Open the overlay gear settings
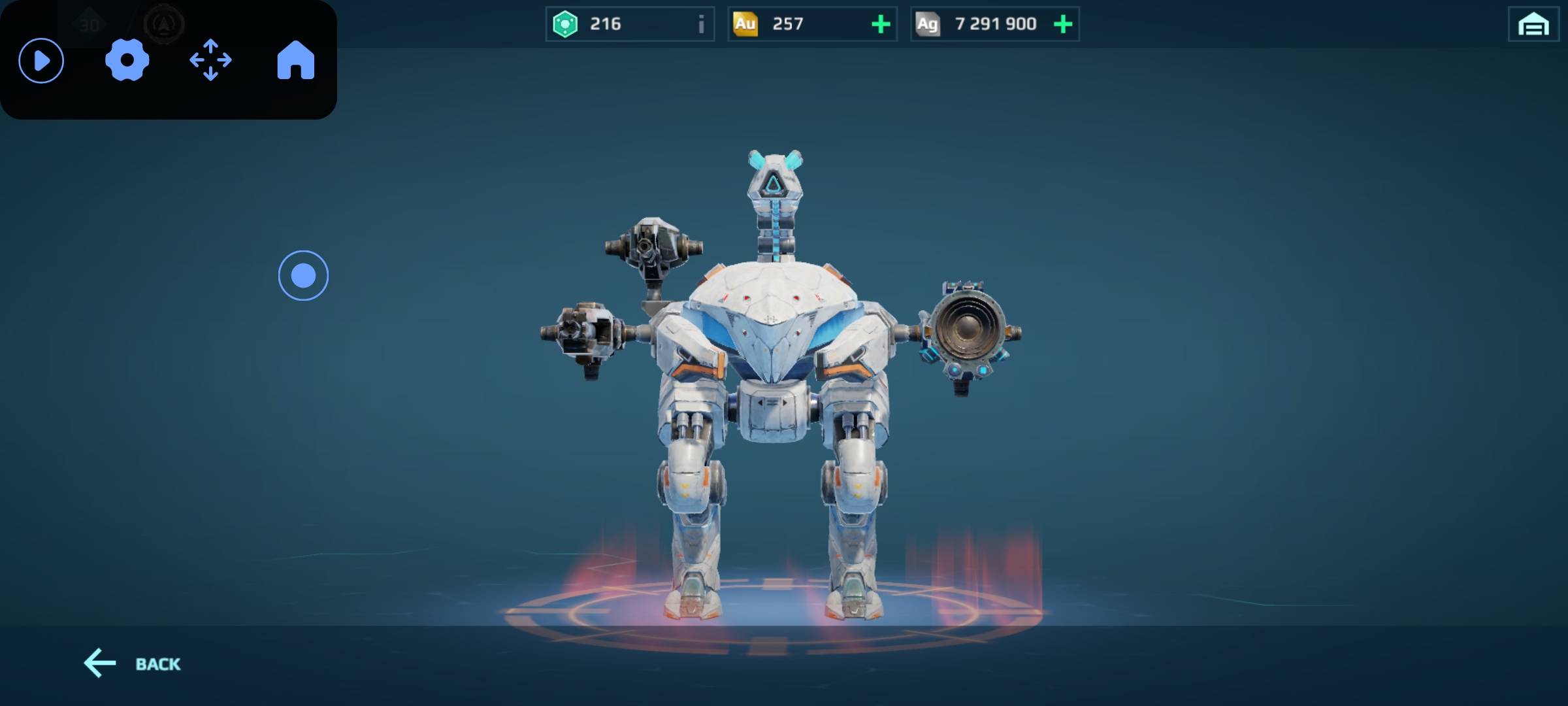 pos(127,61)
